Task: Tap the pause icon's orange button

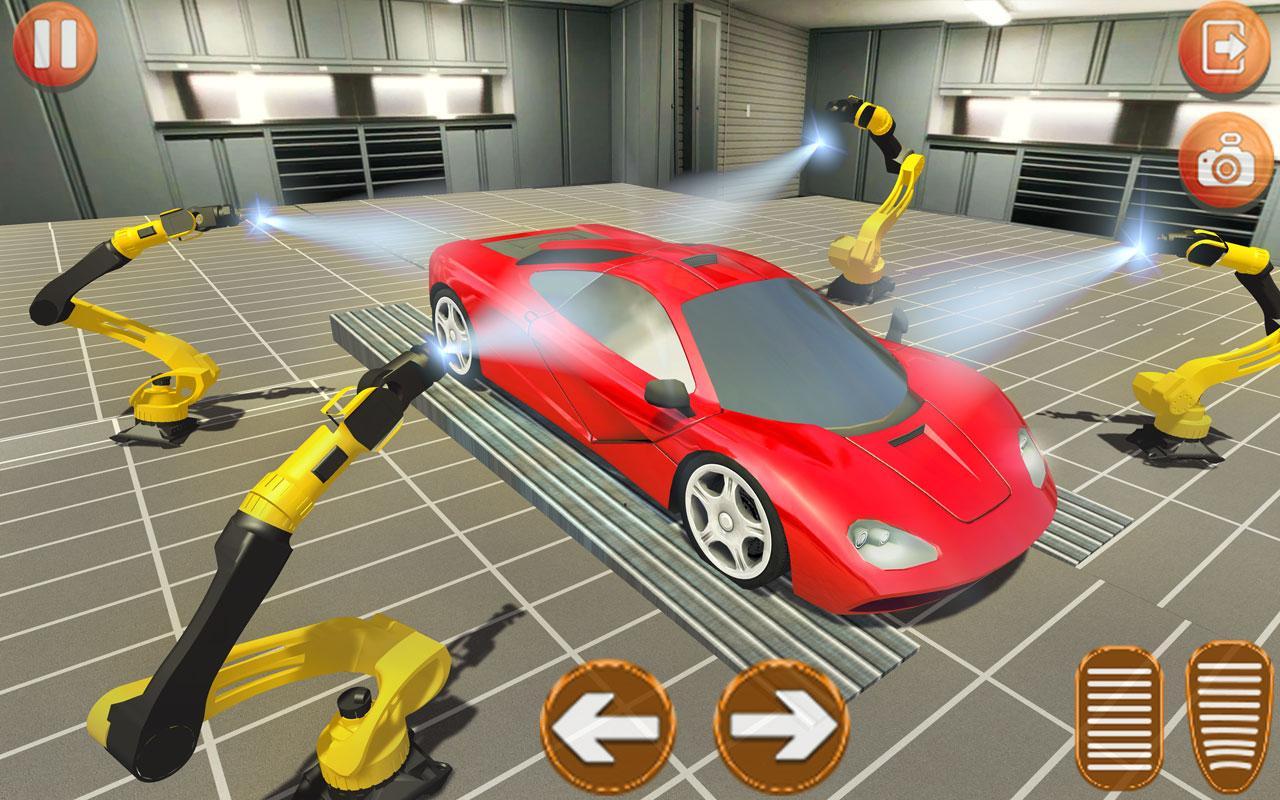Action: (55, 44)
